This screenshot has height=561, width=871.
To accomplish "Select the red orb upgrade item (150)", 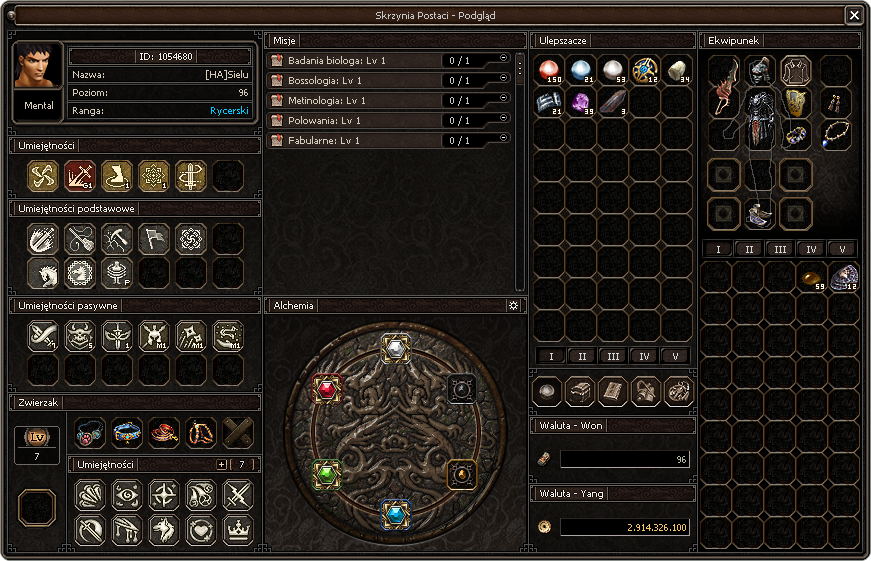I will coord(548,71).
